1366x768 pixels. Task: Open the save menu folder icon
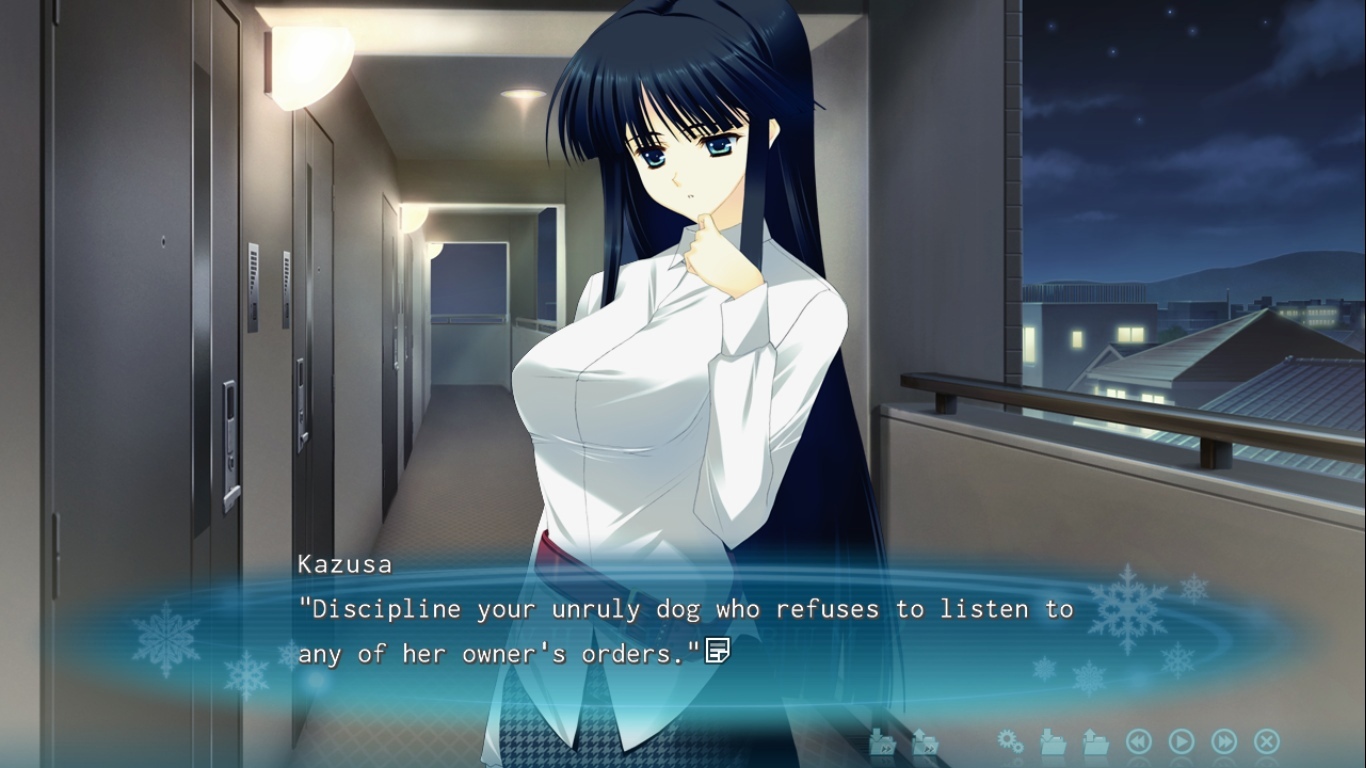[x=1053, y=742]
